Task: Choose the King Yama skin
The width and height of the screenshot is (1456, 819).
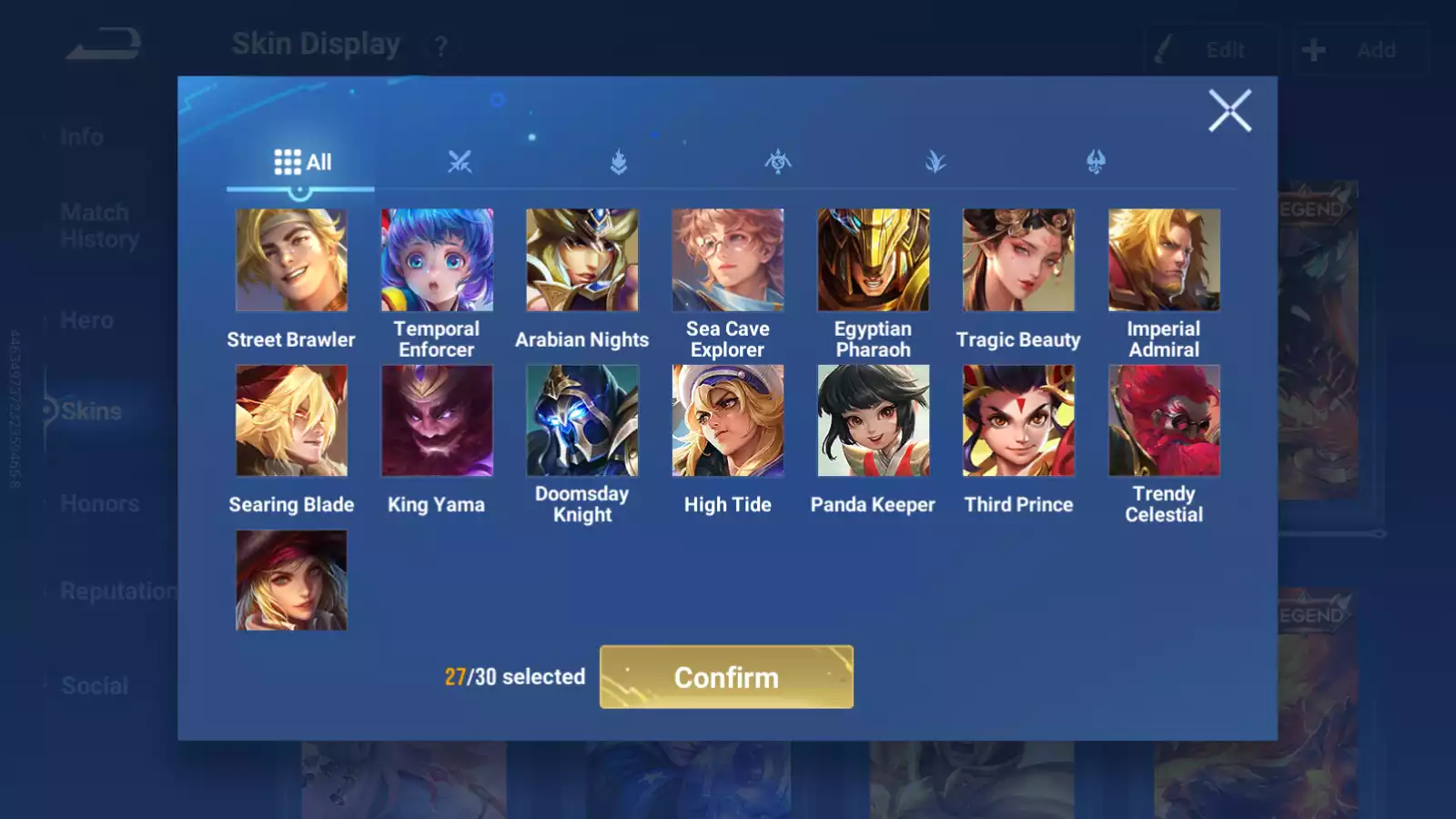Action: (x=437, y=420)
